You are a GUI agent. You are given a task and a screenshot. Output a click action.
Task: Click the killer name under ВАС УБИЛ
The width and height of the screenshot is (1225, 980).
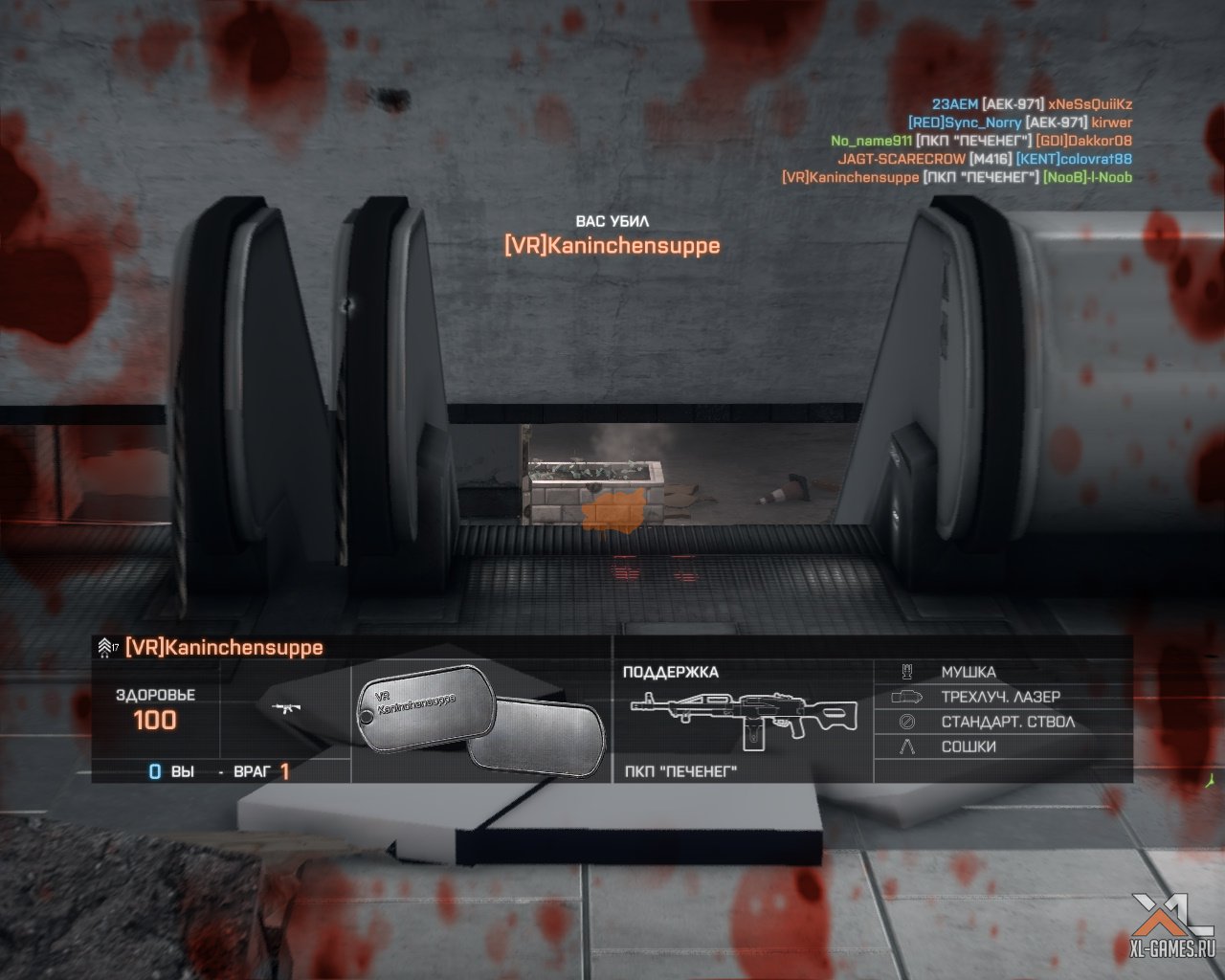point(612,246)
